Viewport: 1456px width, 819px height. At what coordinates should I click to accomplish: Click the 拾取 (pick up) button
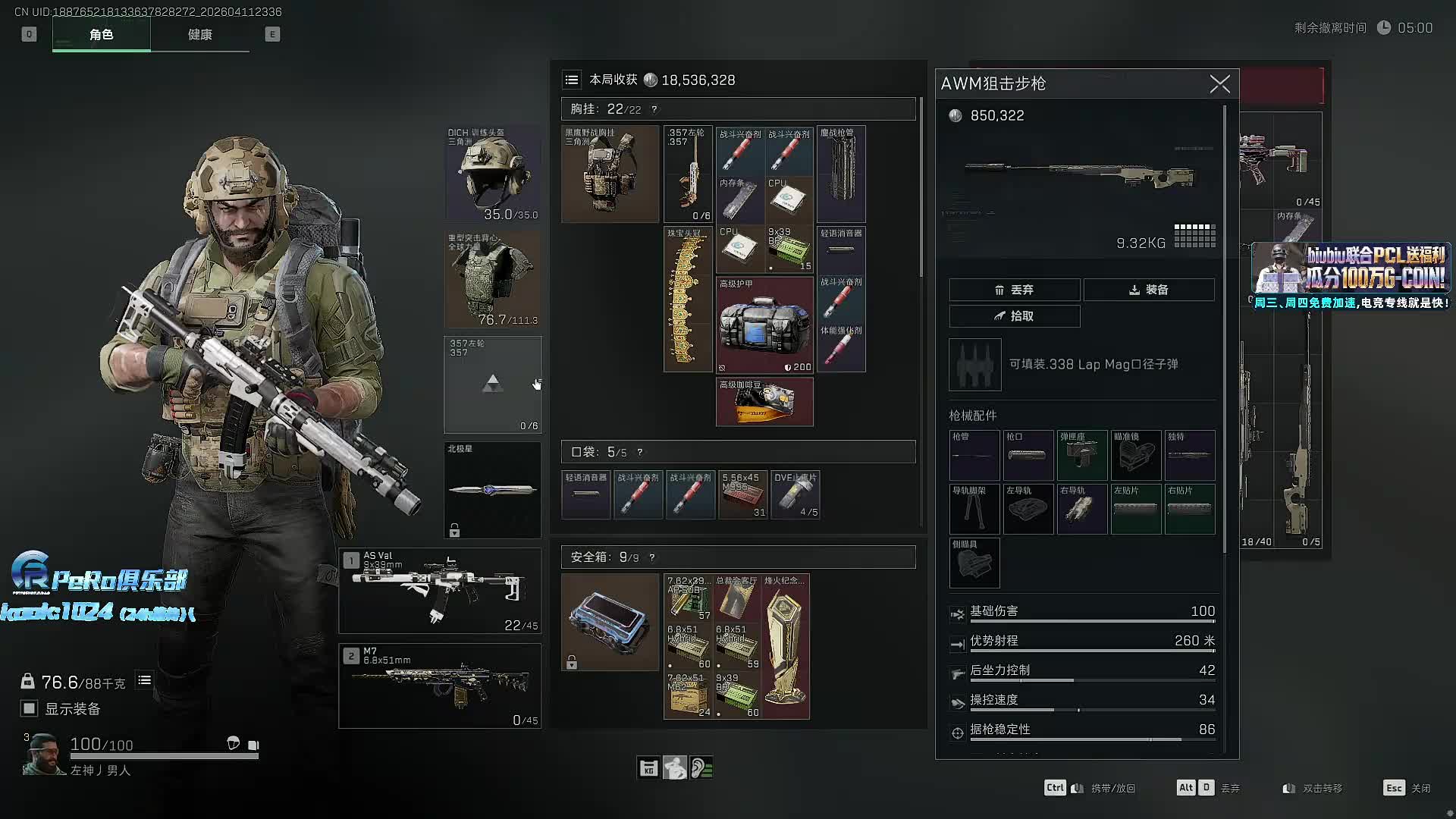pyautogui.click(x=1014, y=316)
